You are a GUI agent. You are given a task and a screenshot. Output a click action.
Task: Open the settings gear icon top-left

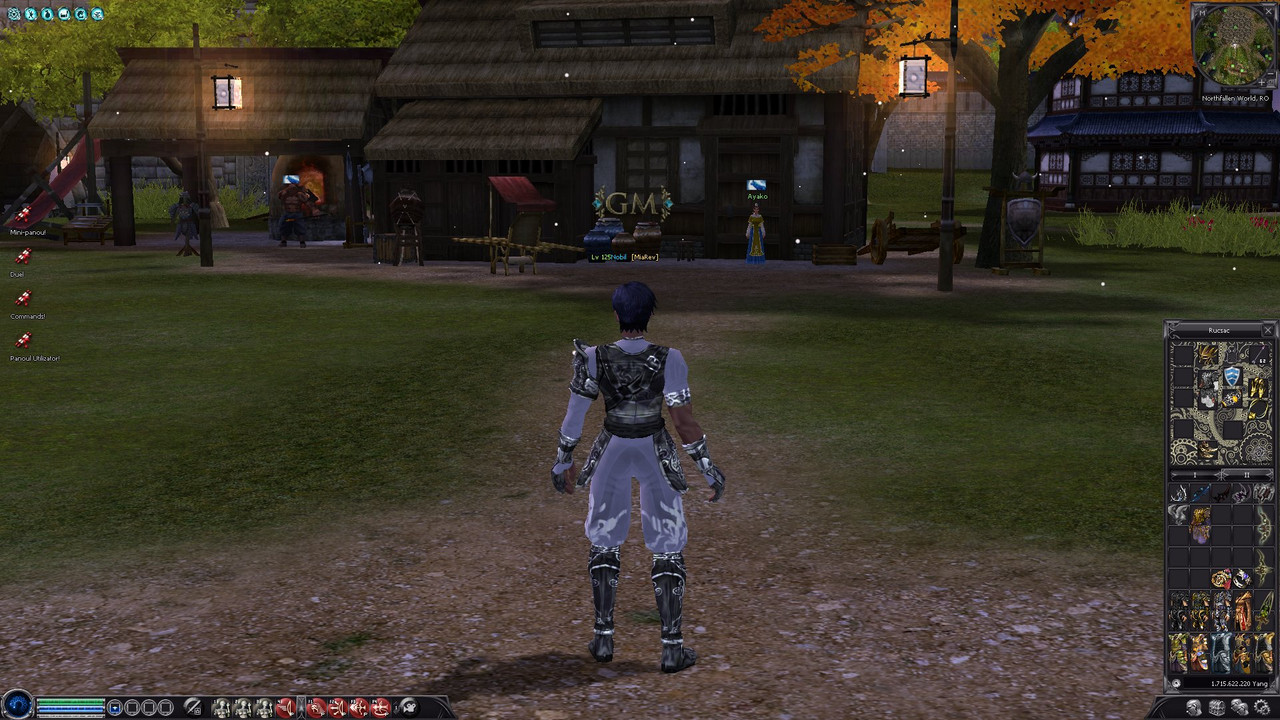14,14
